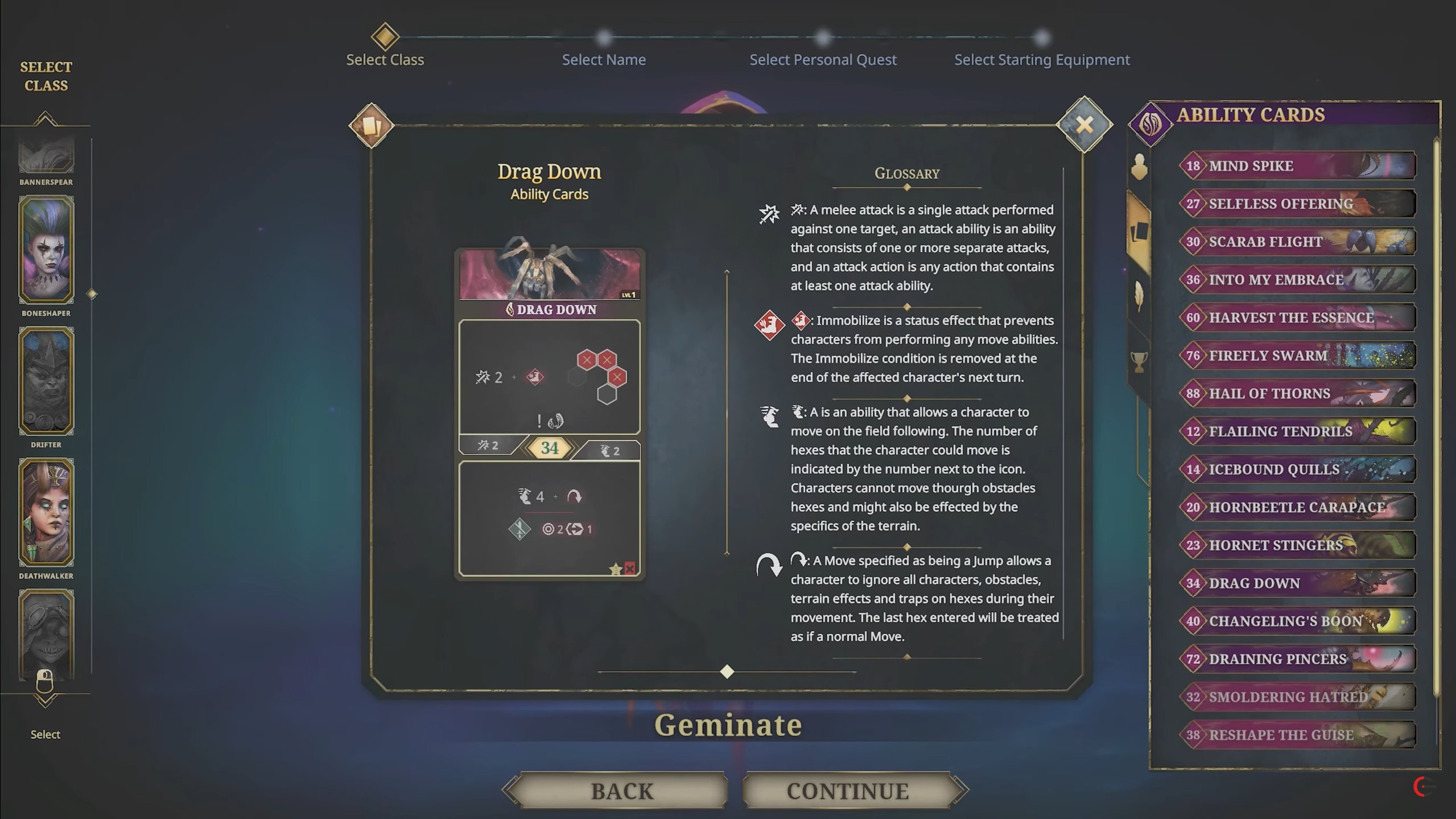
Task: Select Harvest the Essence card
Action: pos(1297,318)
